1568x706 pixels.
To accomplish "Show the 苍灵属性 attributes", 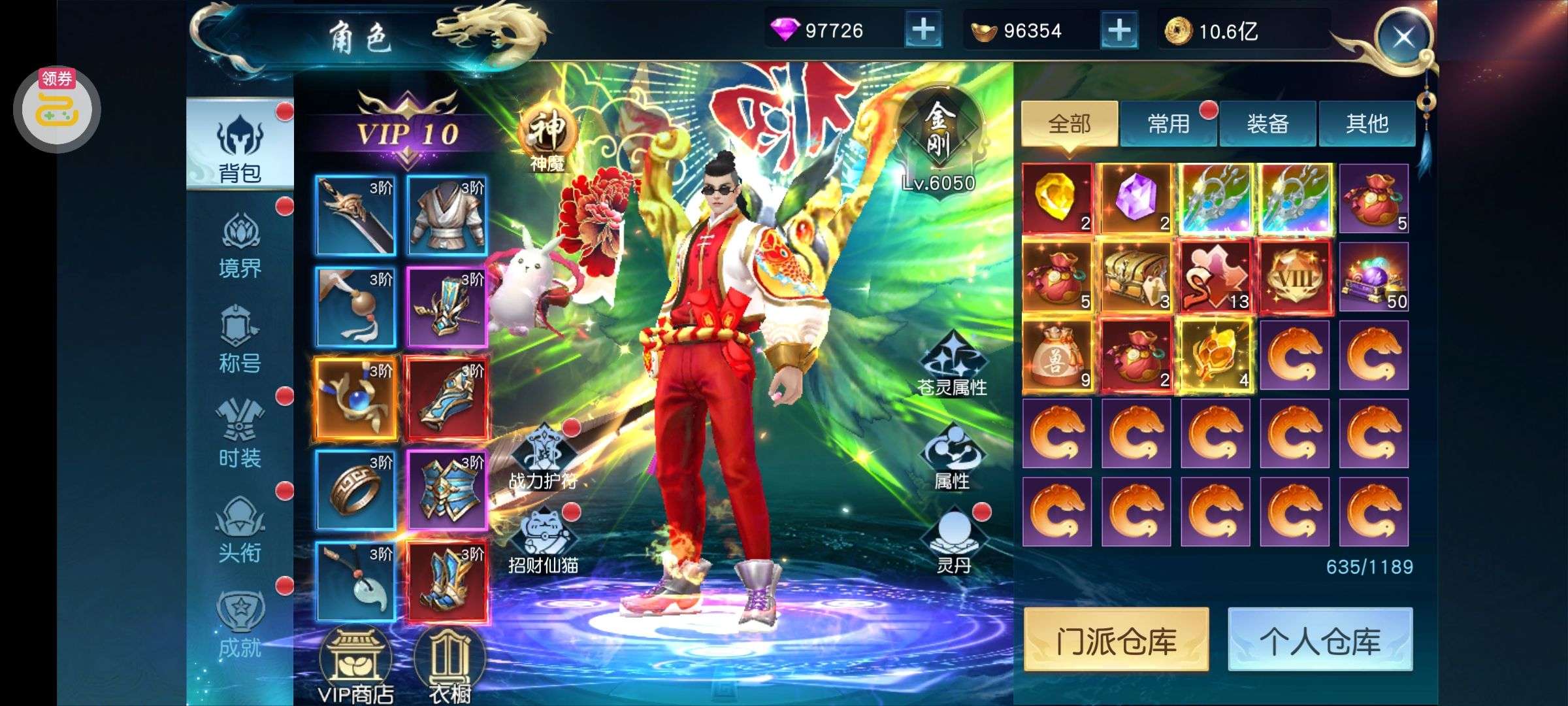I will pyautogui.click(x=952, y=366).
